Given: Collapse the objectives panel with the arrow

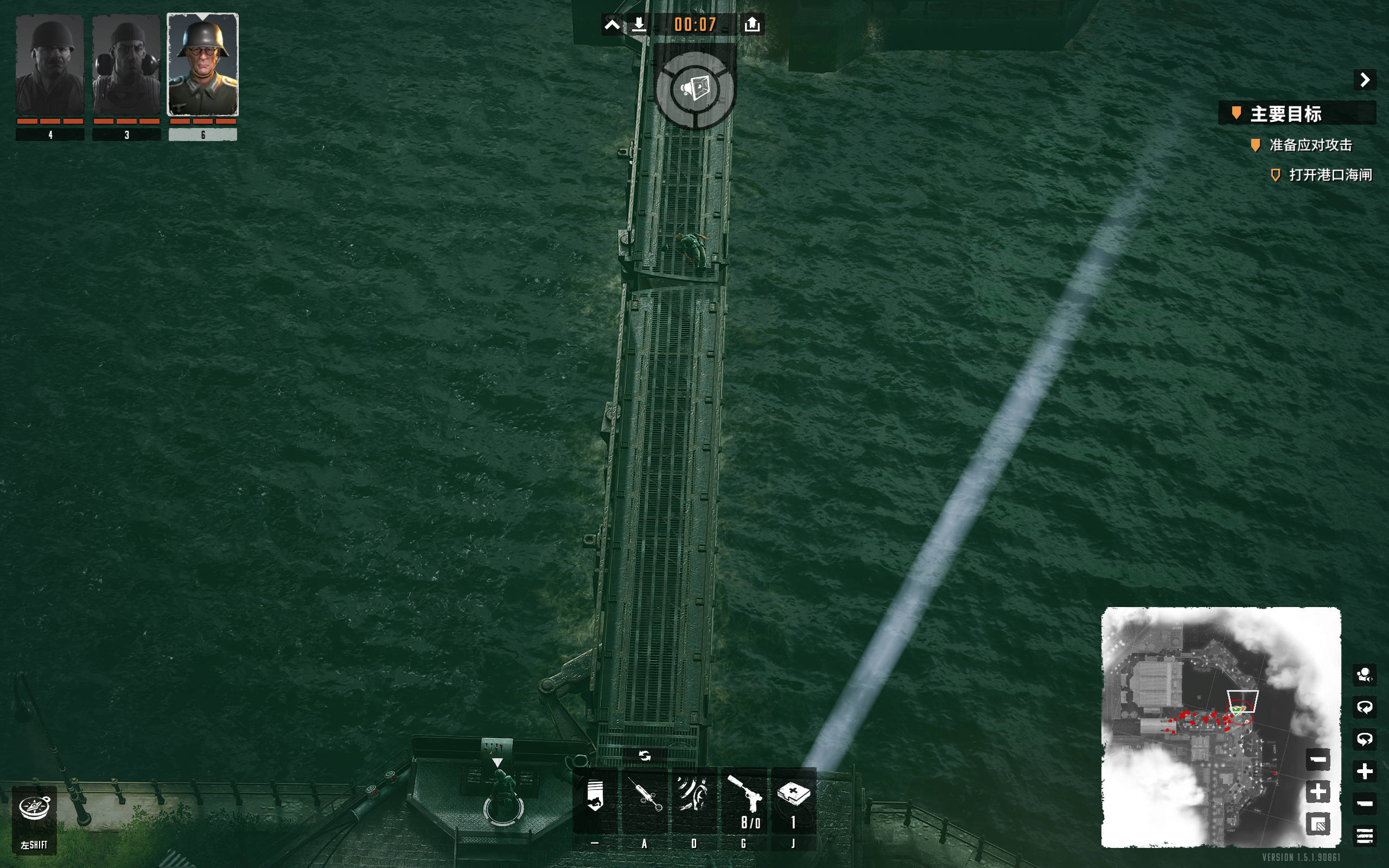Looking at the screenshot, I should 1365,79.
